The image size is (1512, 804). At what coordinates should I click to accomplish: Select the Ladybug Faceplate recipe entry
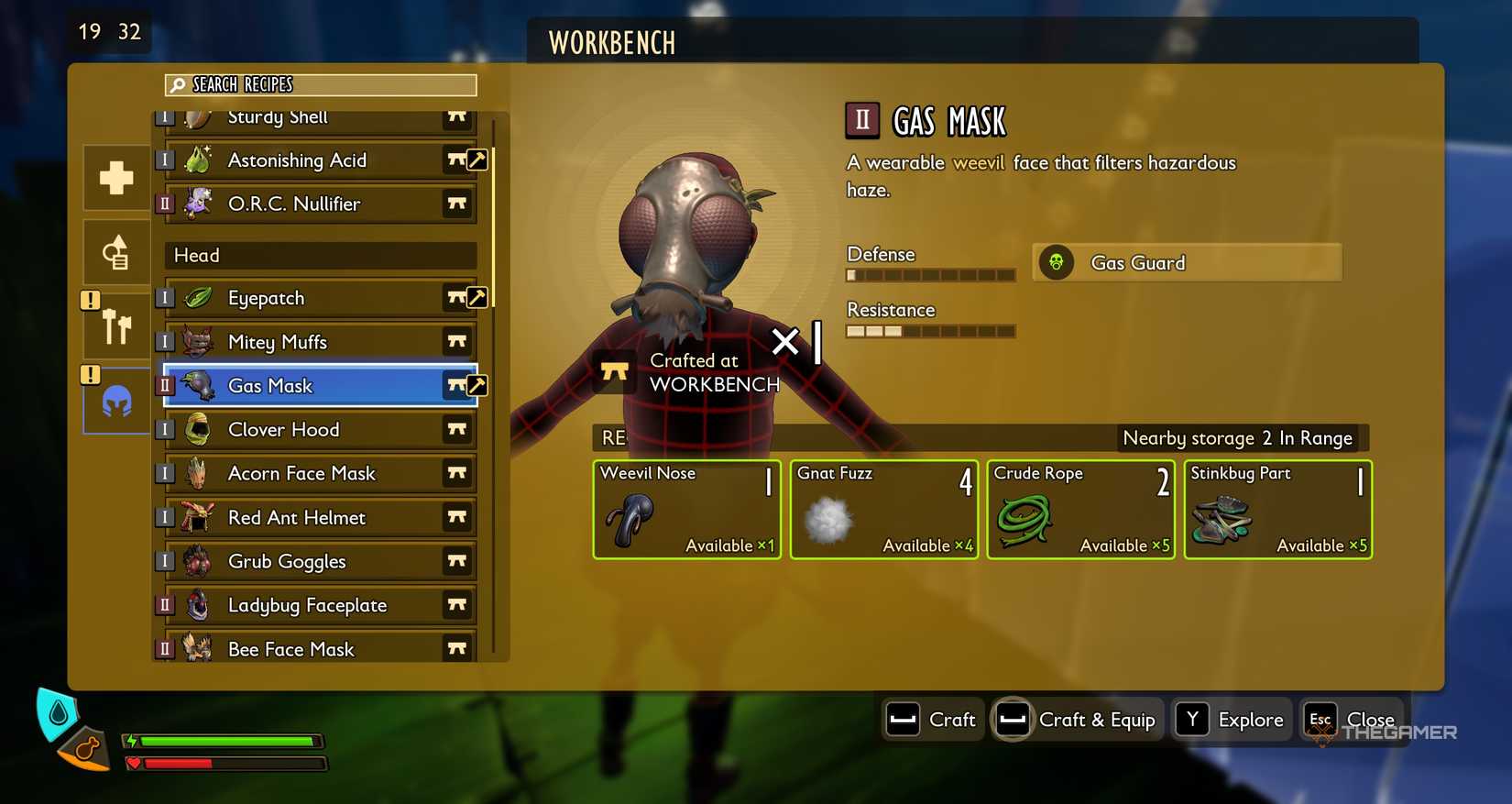307,605
